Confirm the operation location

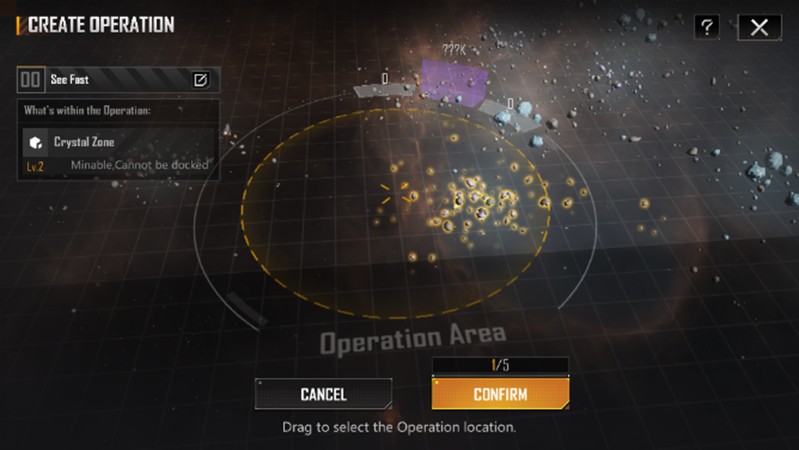coord(500,394)
